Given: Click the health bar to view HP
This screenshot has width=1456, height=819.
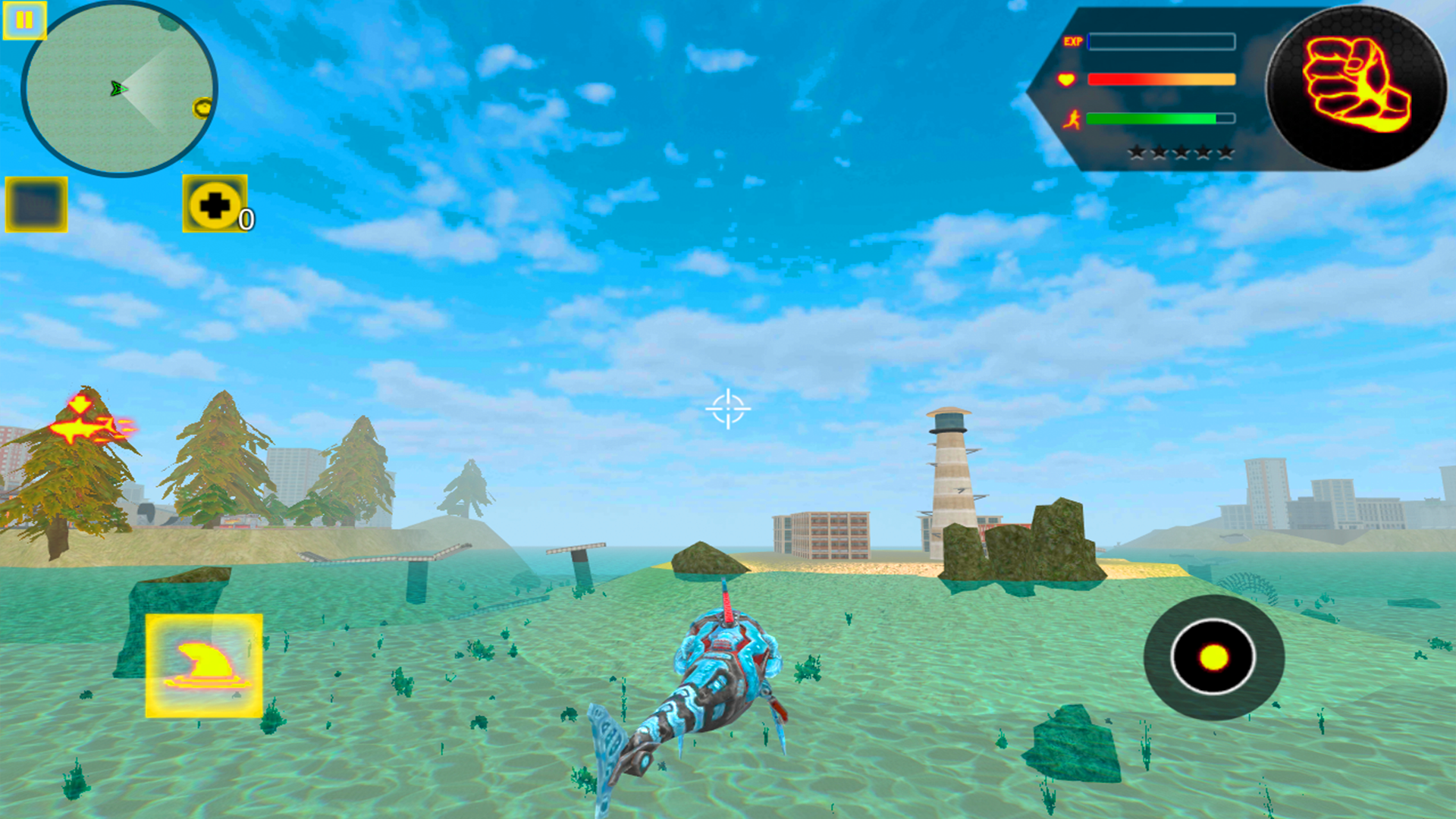Looking at the screenshot, I should tap(1160, 79).
